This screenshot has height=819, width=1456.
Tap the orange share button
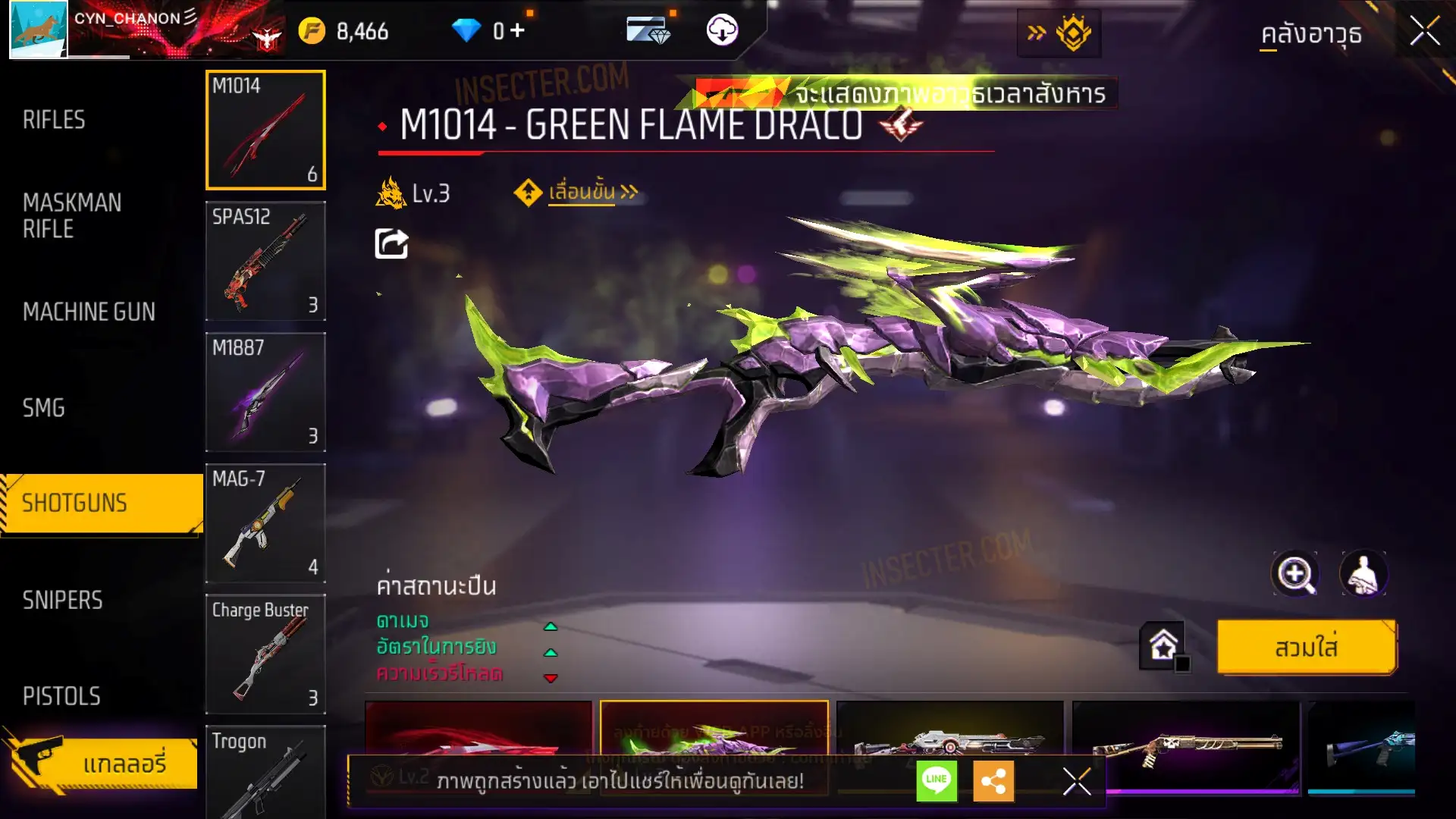pyautogui.click(x=993, y=780)
